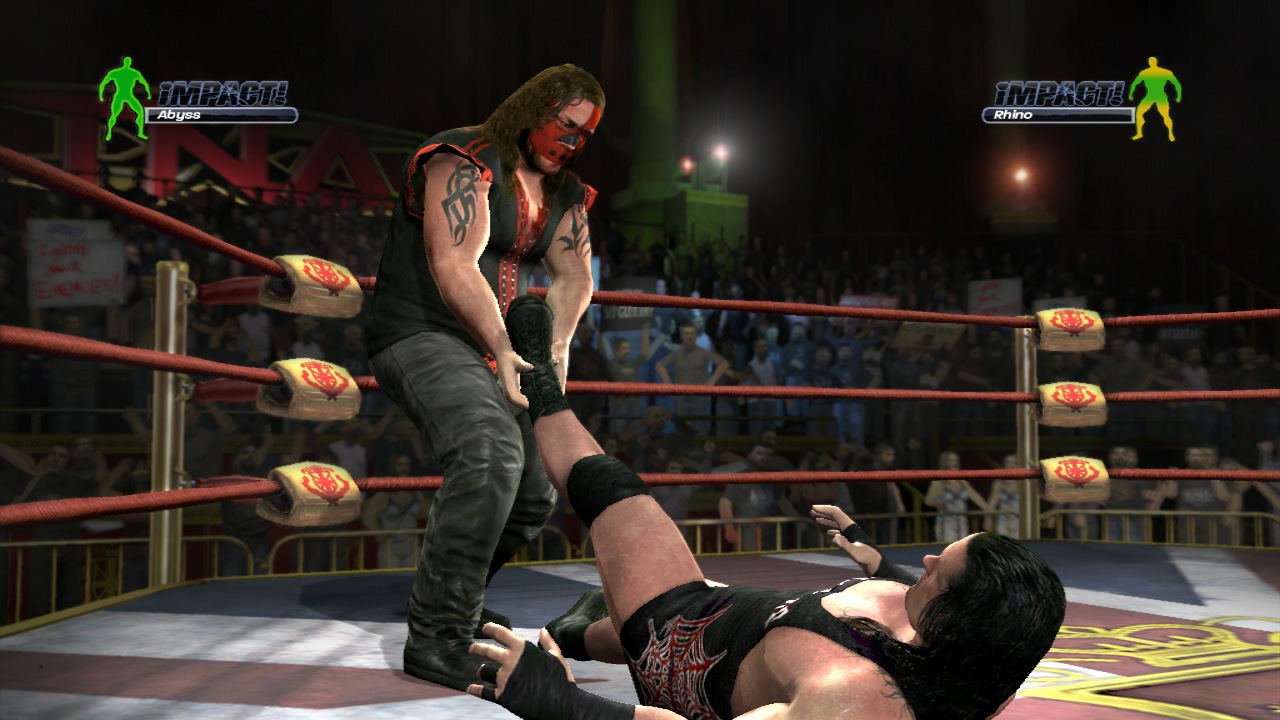Select Abyss's green body damage silhouette

pyautogui.click(x=125, y=100)
